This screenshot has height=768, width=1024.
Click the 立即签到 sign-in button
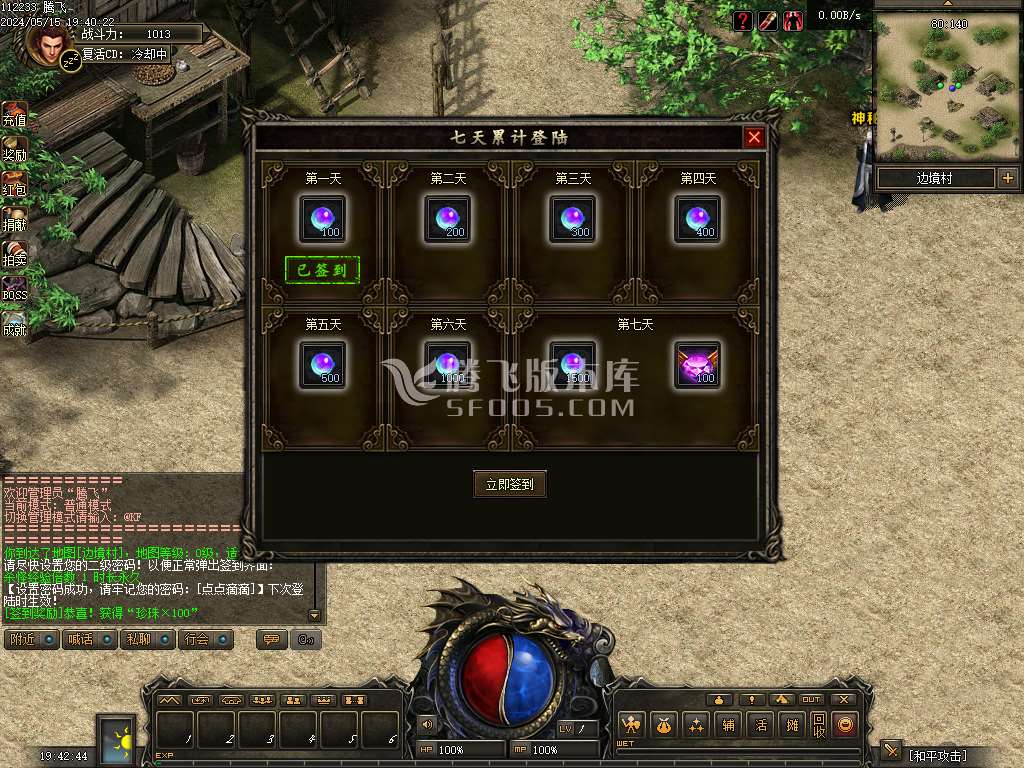pos(509,484)
